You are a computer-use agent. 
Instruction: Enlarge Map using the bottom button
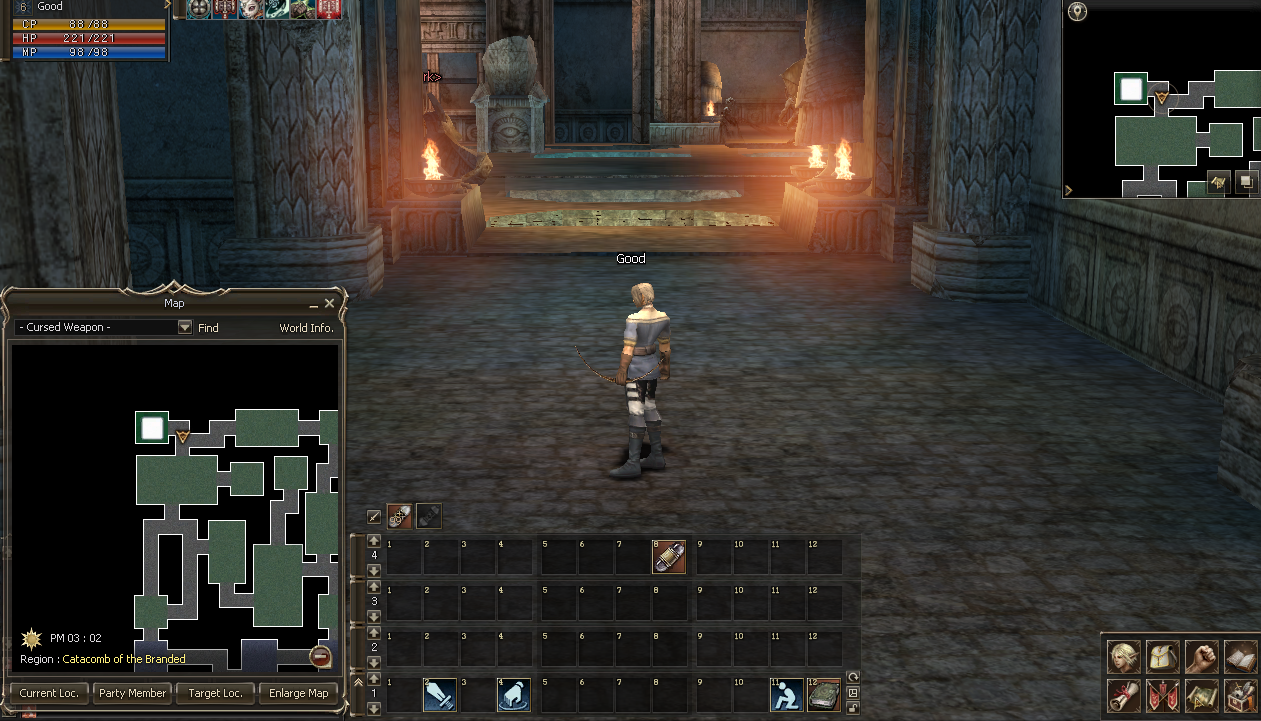[299, 693]
